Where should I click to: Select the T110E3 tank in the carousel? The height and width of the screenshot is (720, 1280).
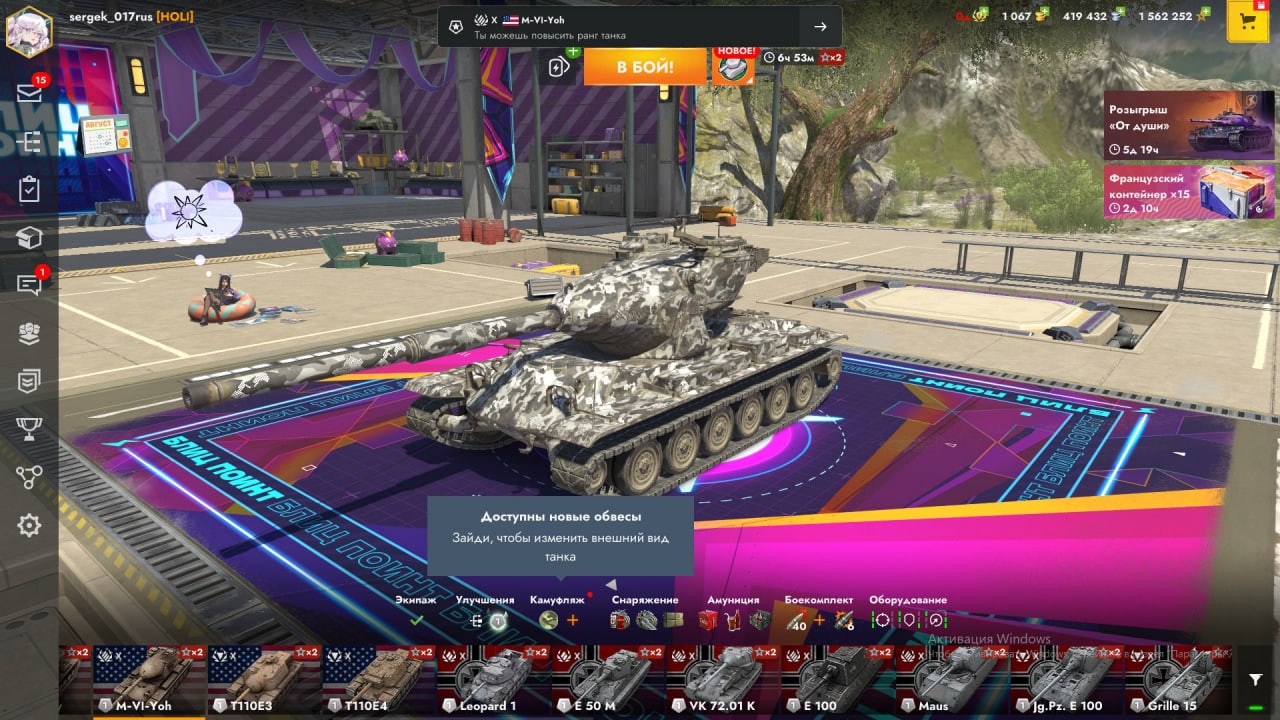[264, 681]
